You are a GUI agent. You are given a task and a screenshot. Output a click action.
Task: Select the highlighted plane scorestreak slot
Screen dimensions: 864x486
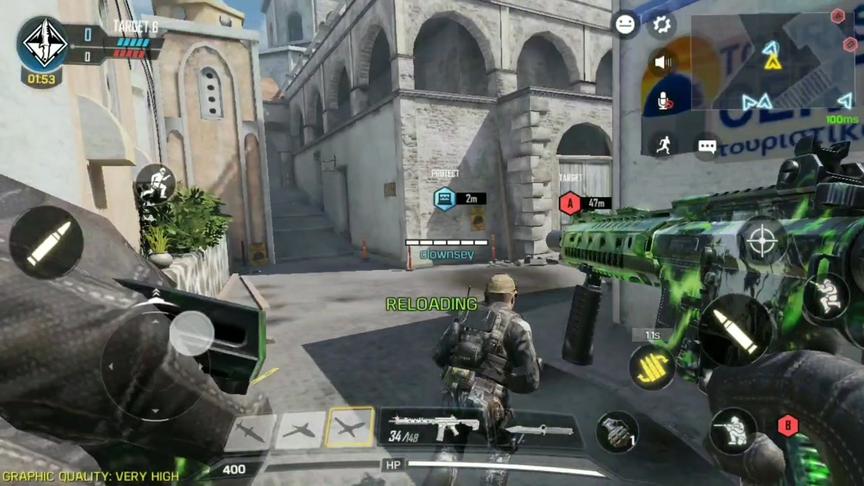click(x=349, y=427)
